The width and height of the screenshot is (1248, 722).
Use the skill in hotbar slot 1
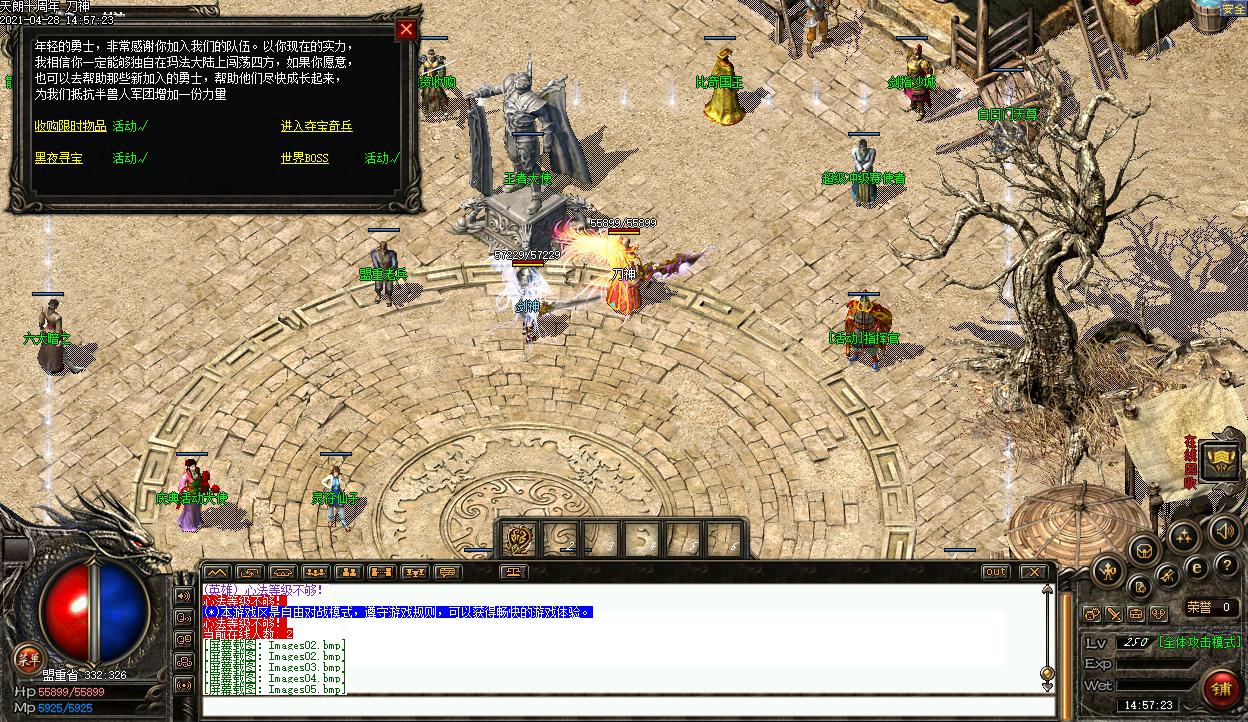(520, 539)
